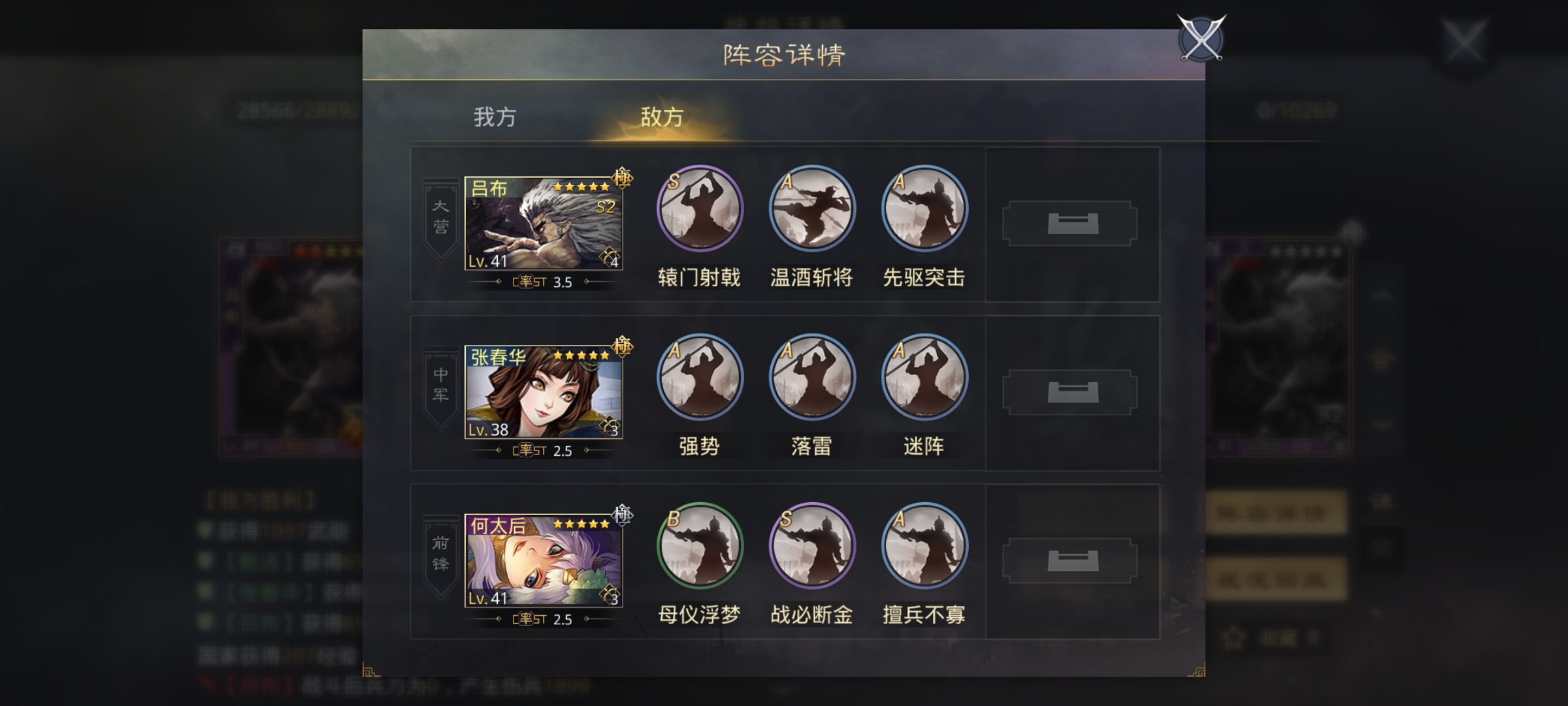View the 先驱突击 skill icon
Image resolution: width=1568 pixels, height=706 pixels.
(x=924, y=209)
